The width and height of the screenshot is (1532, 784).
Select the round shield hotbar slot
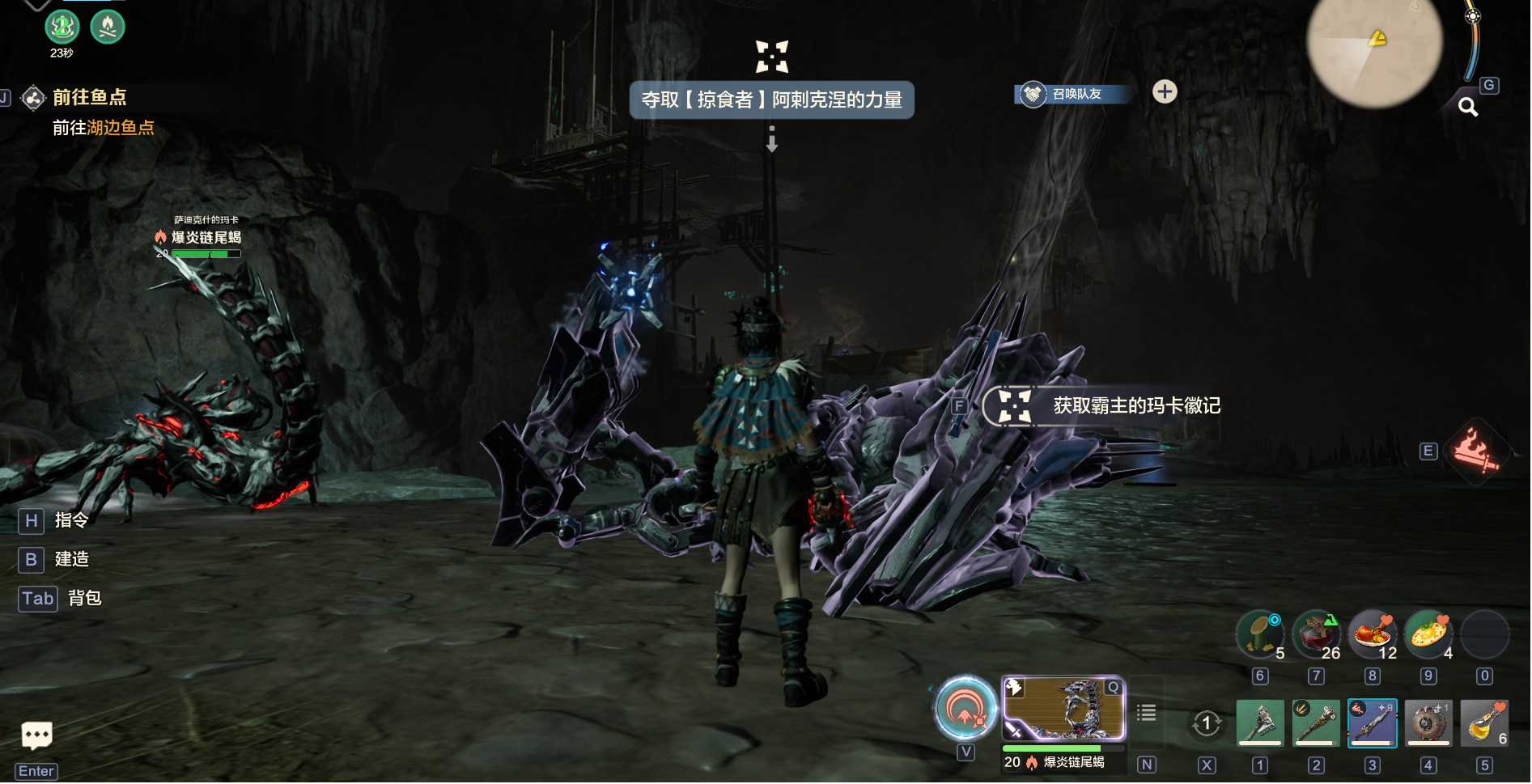coord(1428,723)
